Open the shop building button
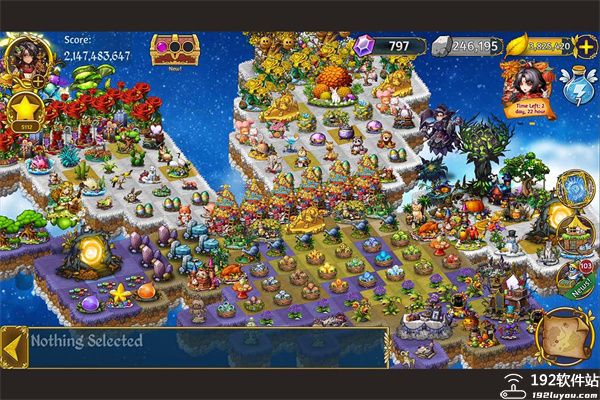The width and height of the screenshot is (600, 400). coord(573,233)
